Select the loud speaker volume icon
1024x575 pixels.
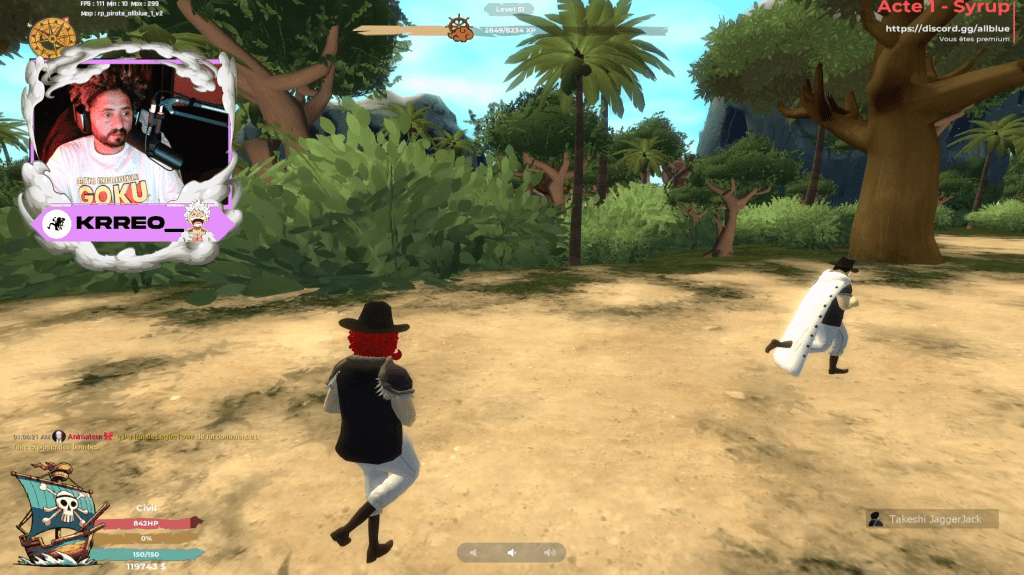[549, 553]
